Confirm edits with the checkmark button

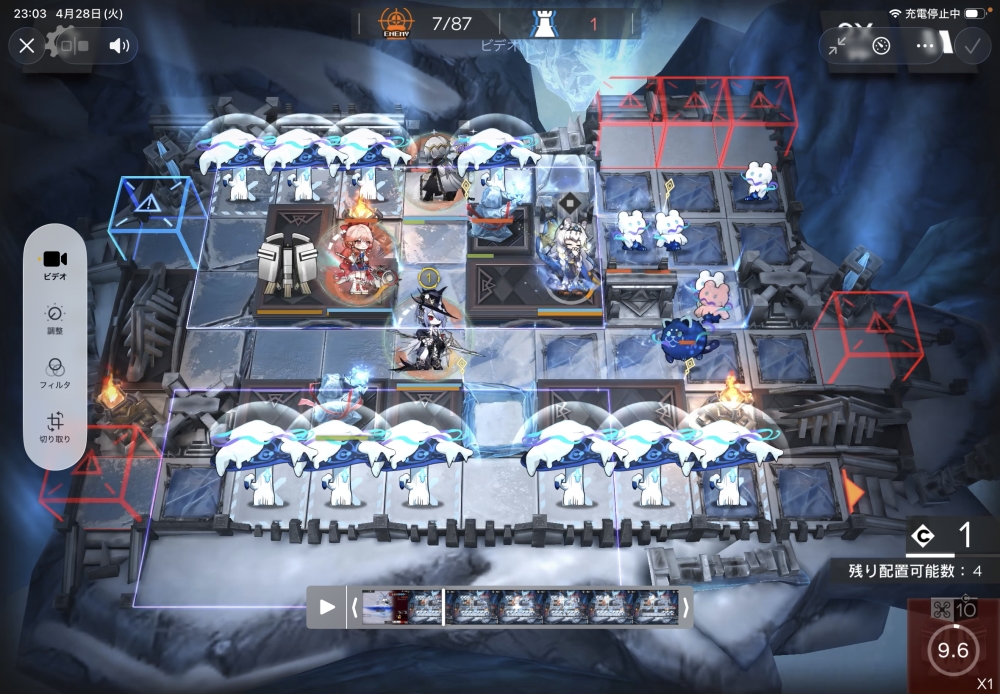click(971, 46)
